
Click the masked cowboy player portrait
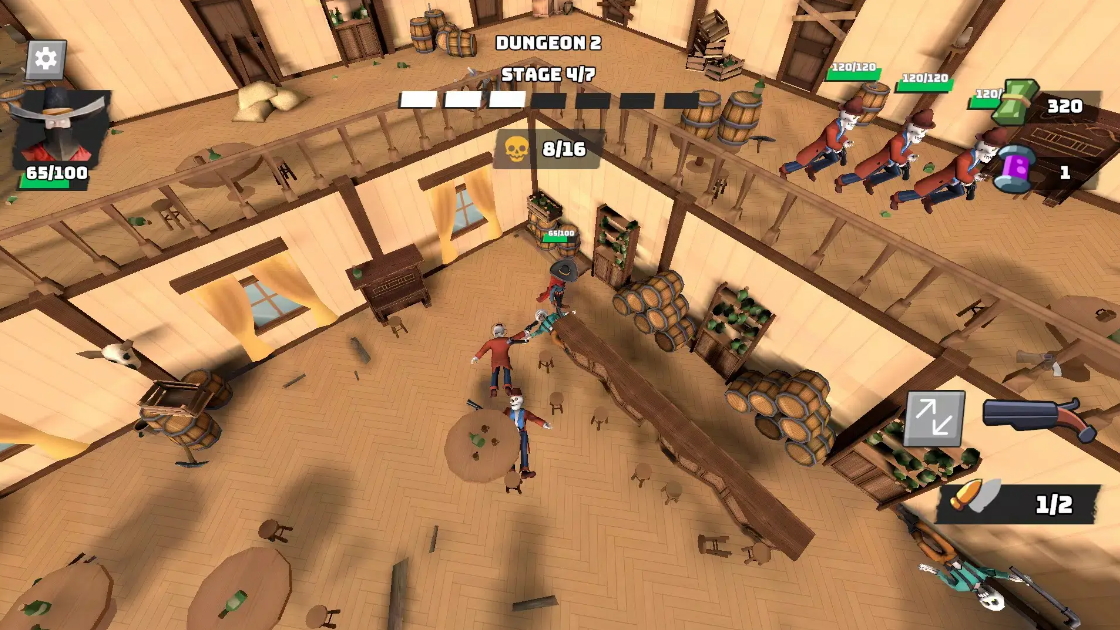61,126
